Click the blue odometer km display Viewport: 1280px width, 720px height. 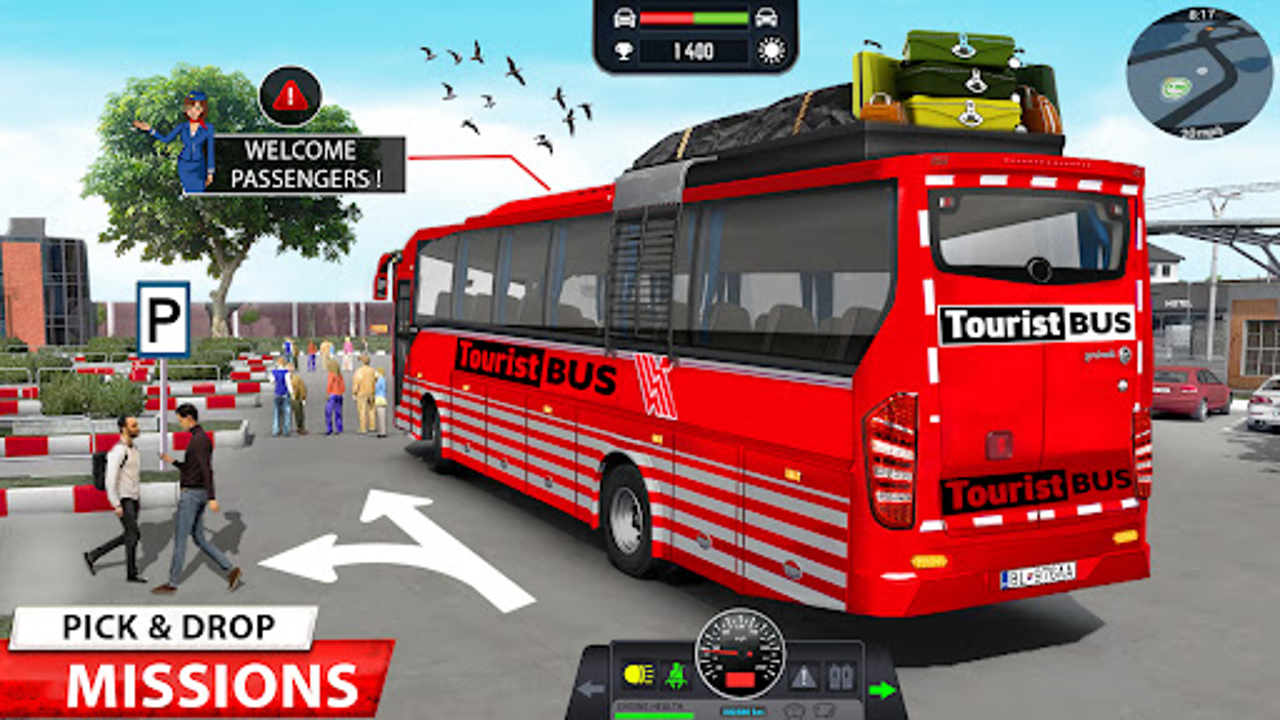(x=743, y=711)
